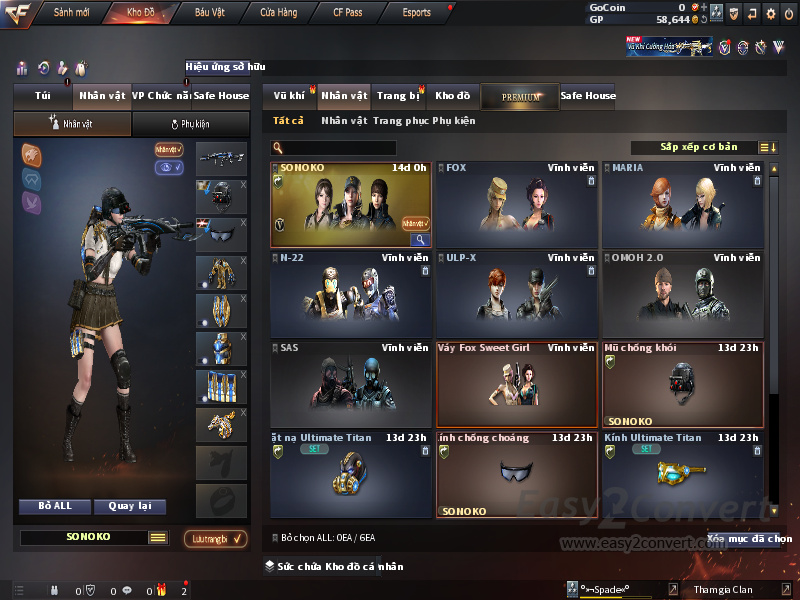Image resolution: width=800 pixels, height=600 pixels.
Task: Open the PREMIUM storage tab
Action: 520,97
